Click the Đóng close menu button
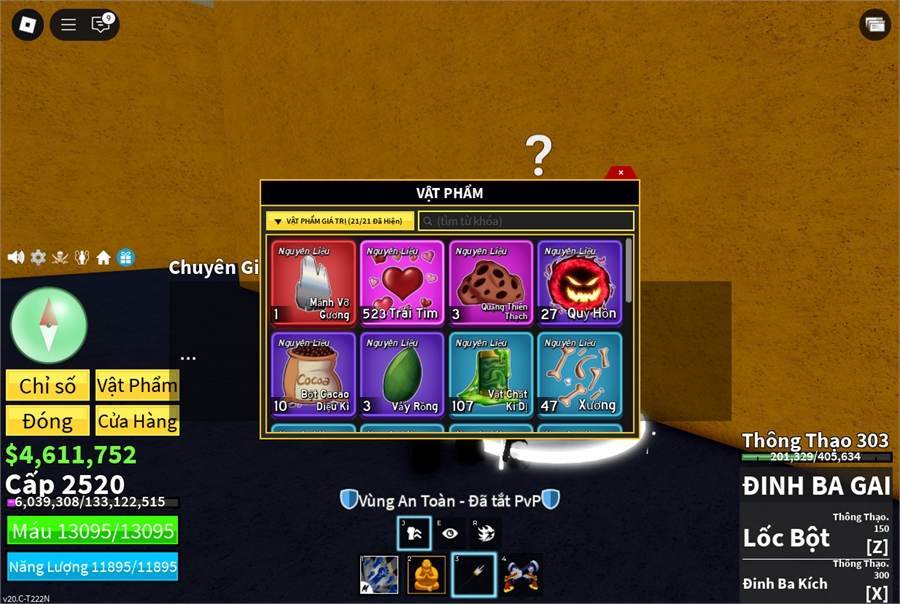The width and height of the screenshot is (900, 604). click(47, 421)
